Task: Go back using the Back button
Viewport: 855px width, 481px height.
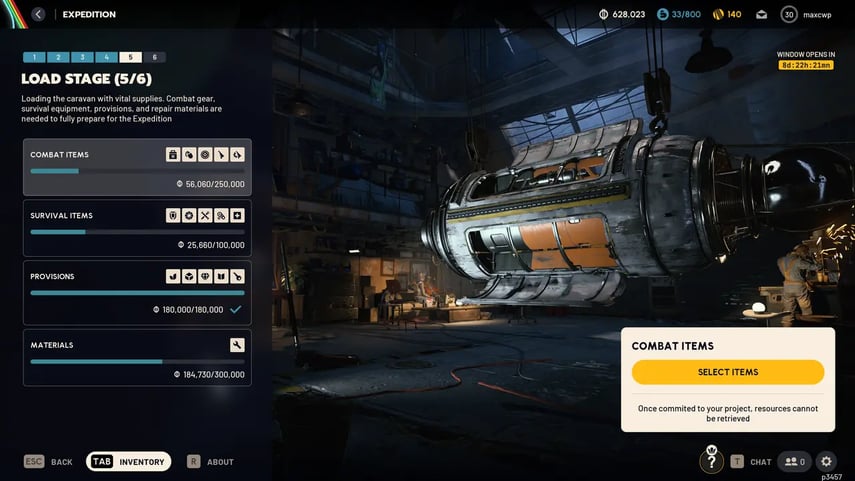Action: [x=48, y=462]
